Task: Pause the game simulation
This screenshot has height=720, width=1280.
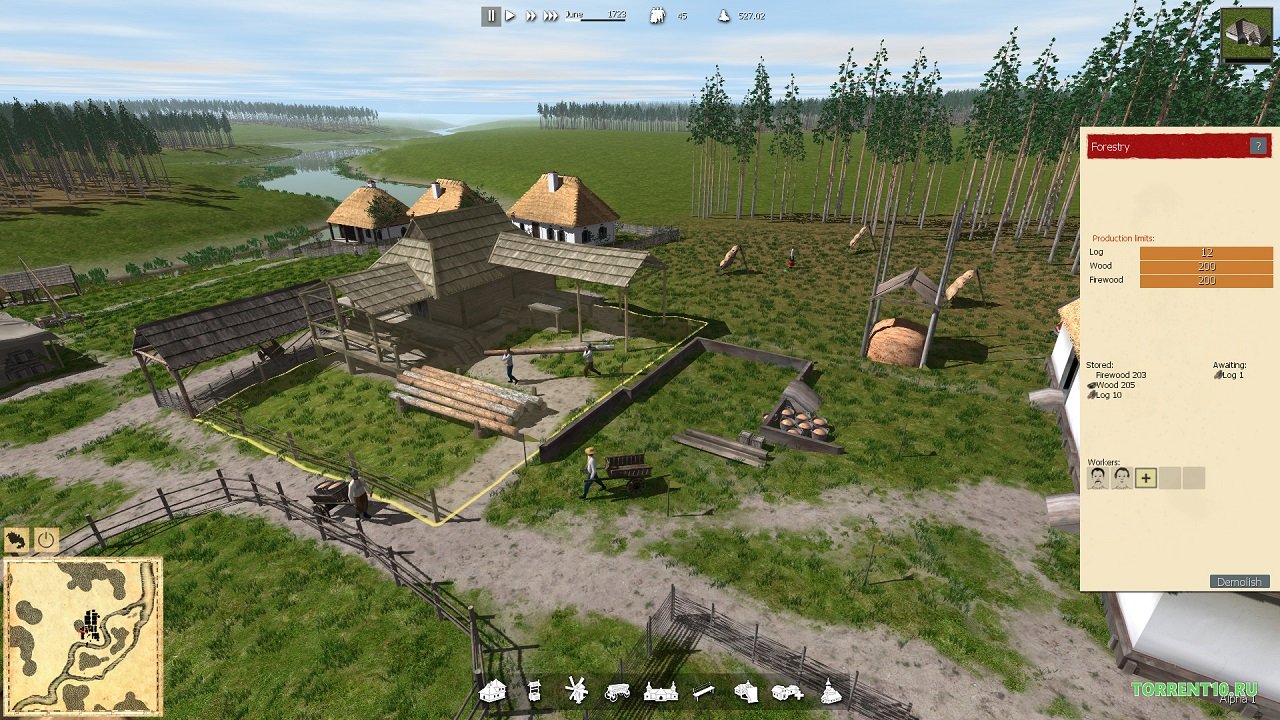Action: 491,16
